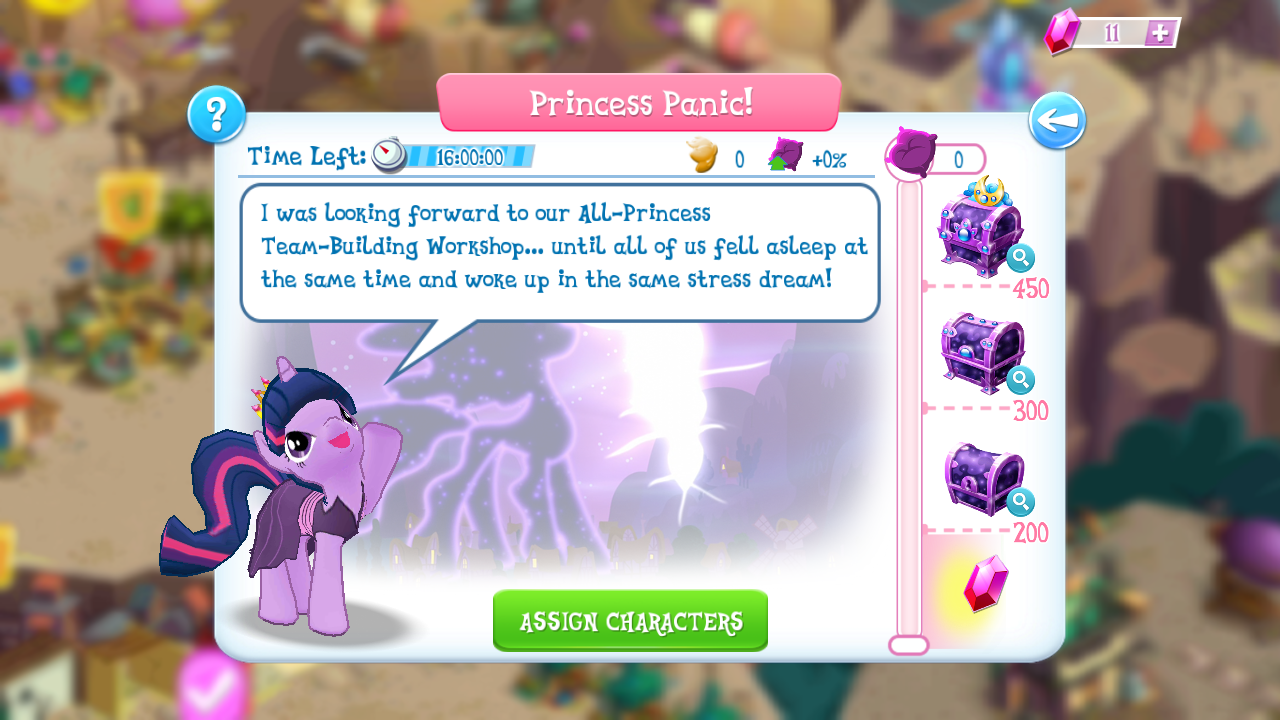Click the pillow bonus percentage icon
The width and height of the screenshot is (1280, 720).
789,155
